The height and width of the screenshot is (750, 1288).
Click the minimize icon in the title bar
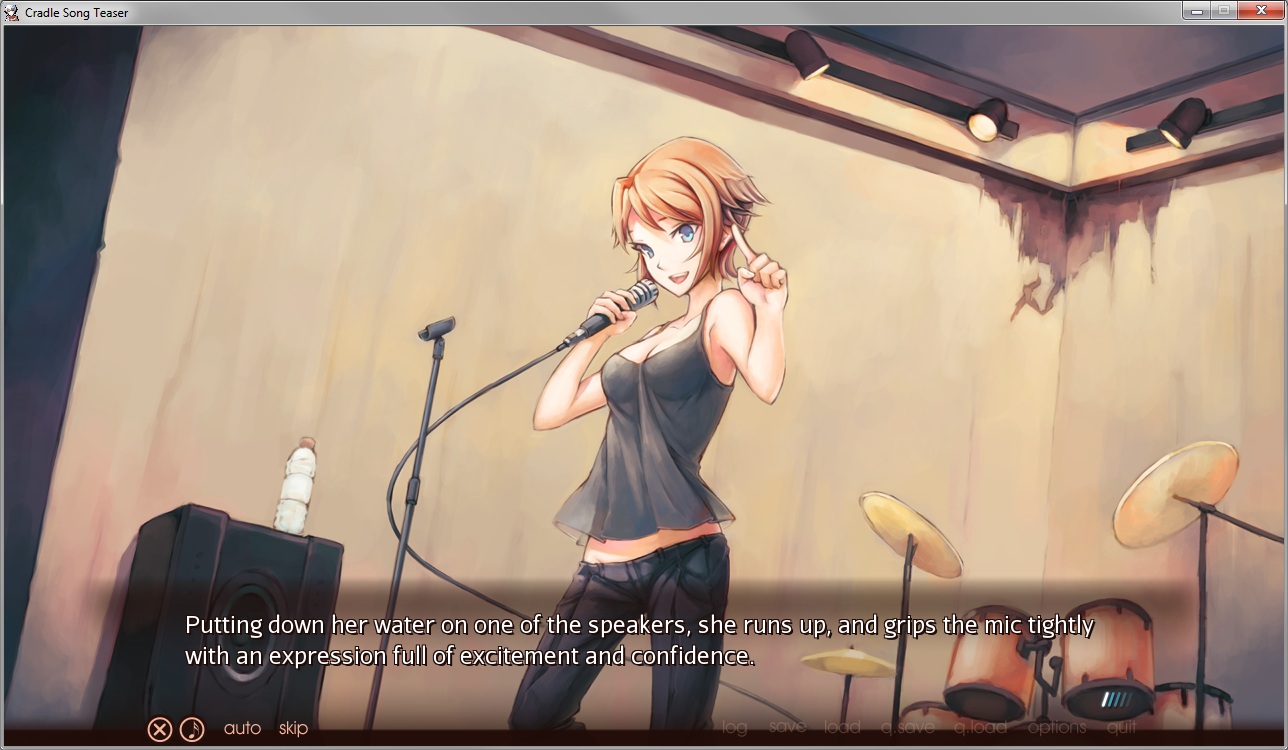pos(1196,11)
